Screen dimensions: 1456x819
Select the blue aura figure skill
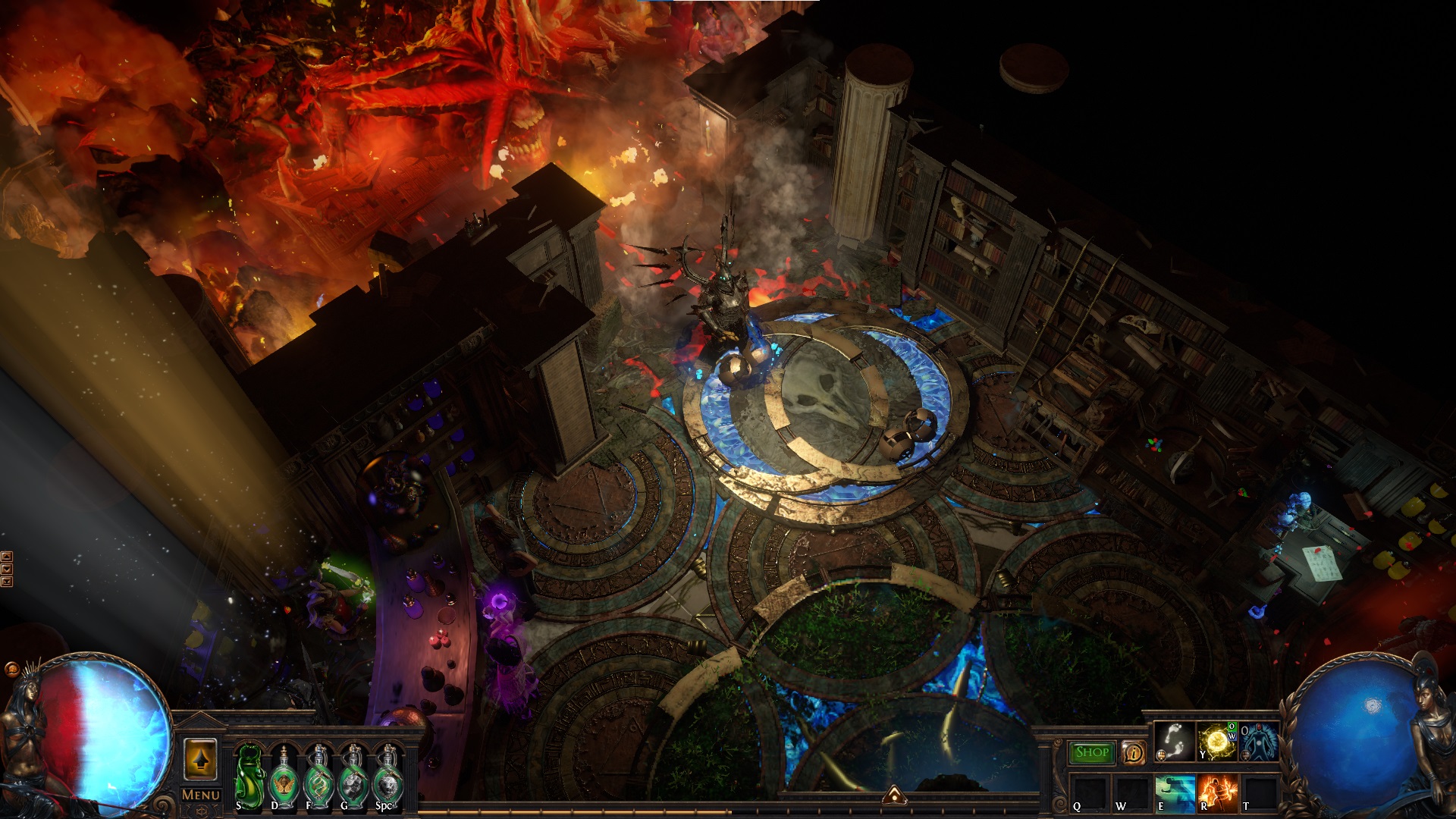(1258, 742)
